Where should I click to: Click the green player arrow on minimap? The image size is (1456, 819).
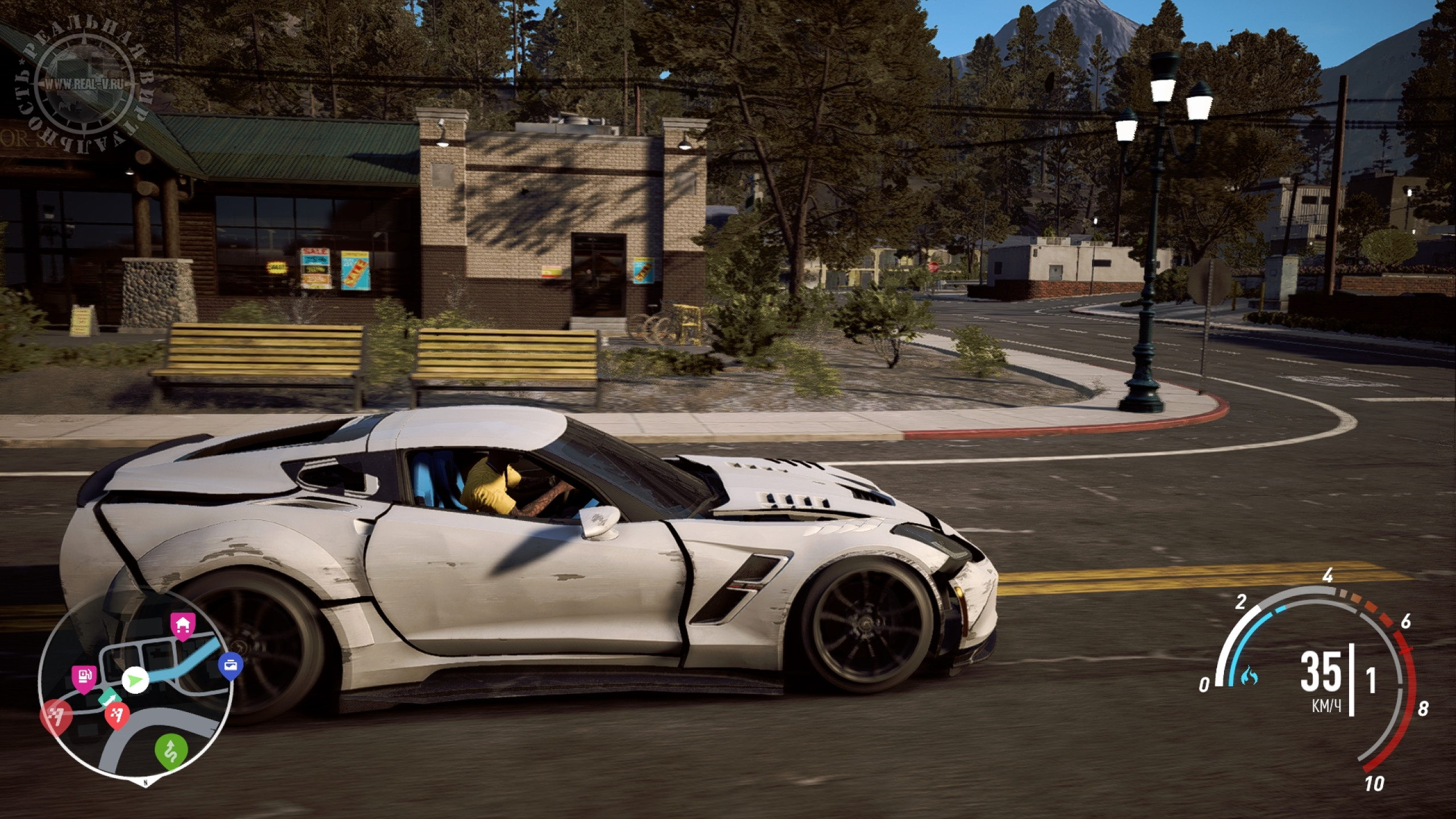[135, 679]
